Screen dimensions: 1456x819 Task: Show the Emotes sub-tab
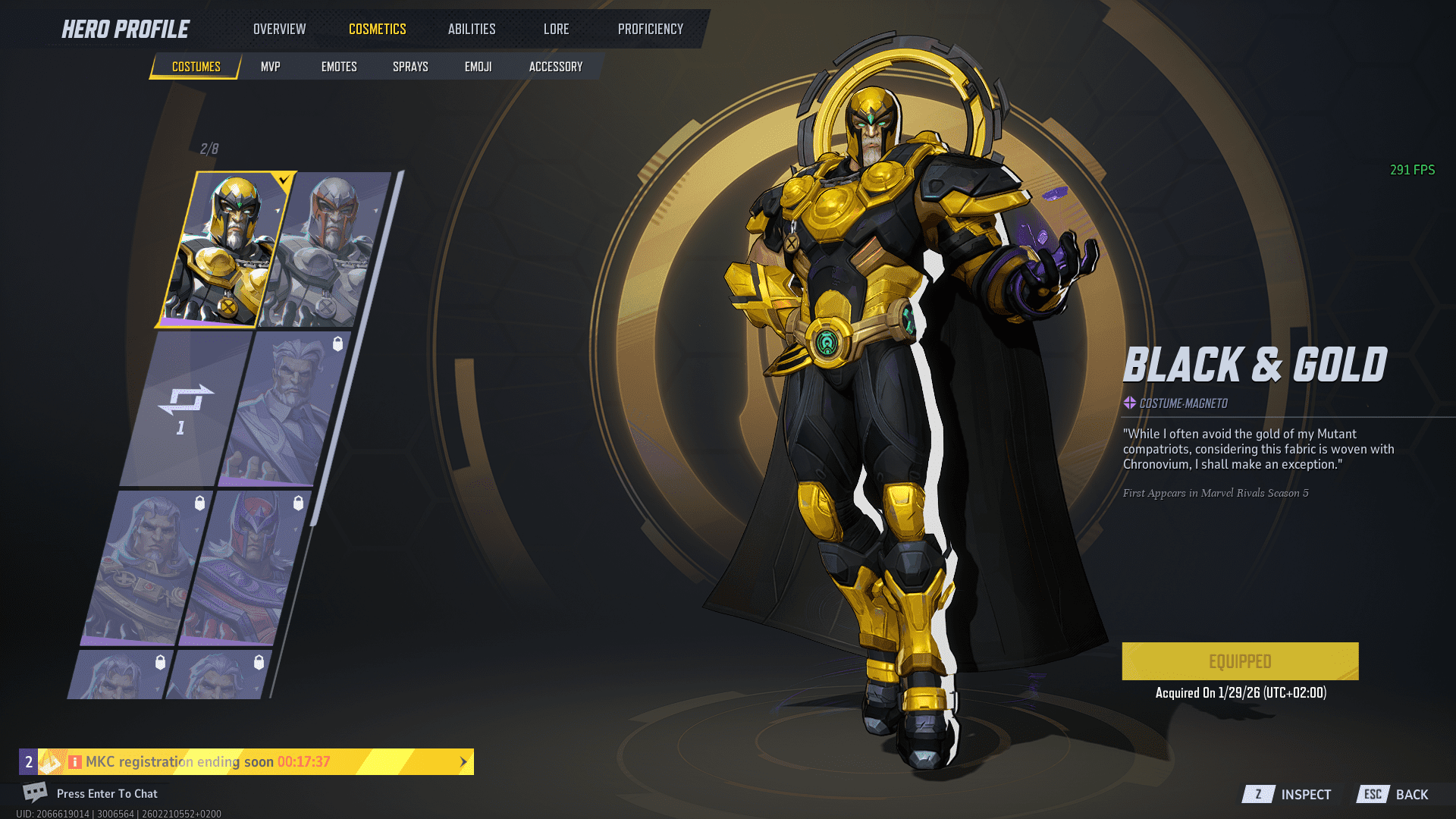pos(338,67)
